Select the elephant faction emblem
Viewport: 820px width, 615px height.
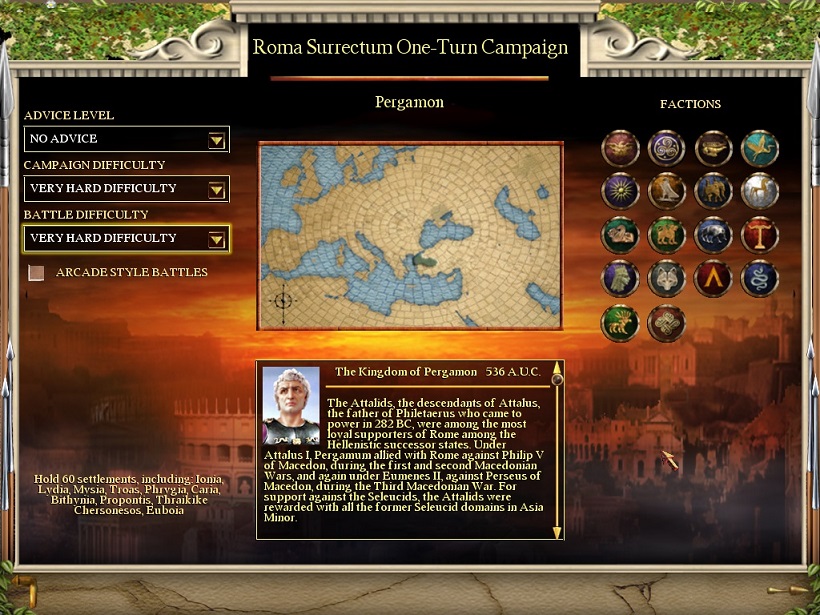click(714, 191)
